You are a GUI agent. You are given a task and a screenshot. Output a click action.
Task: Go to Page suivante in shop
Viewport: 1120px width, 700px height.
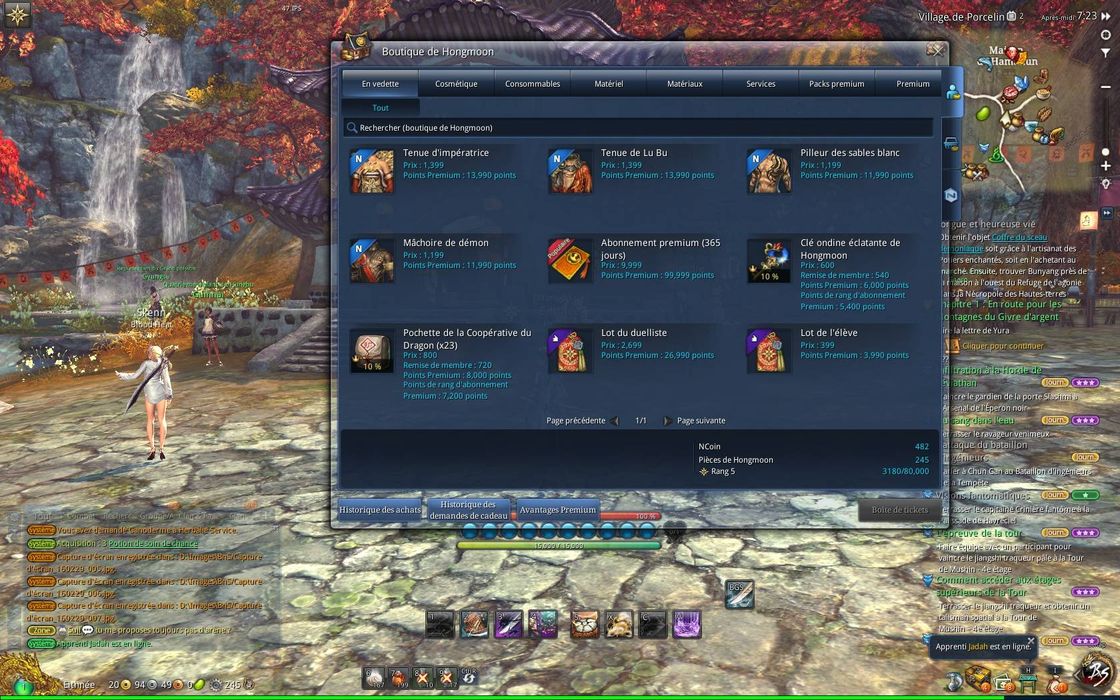coord(700,421)
